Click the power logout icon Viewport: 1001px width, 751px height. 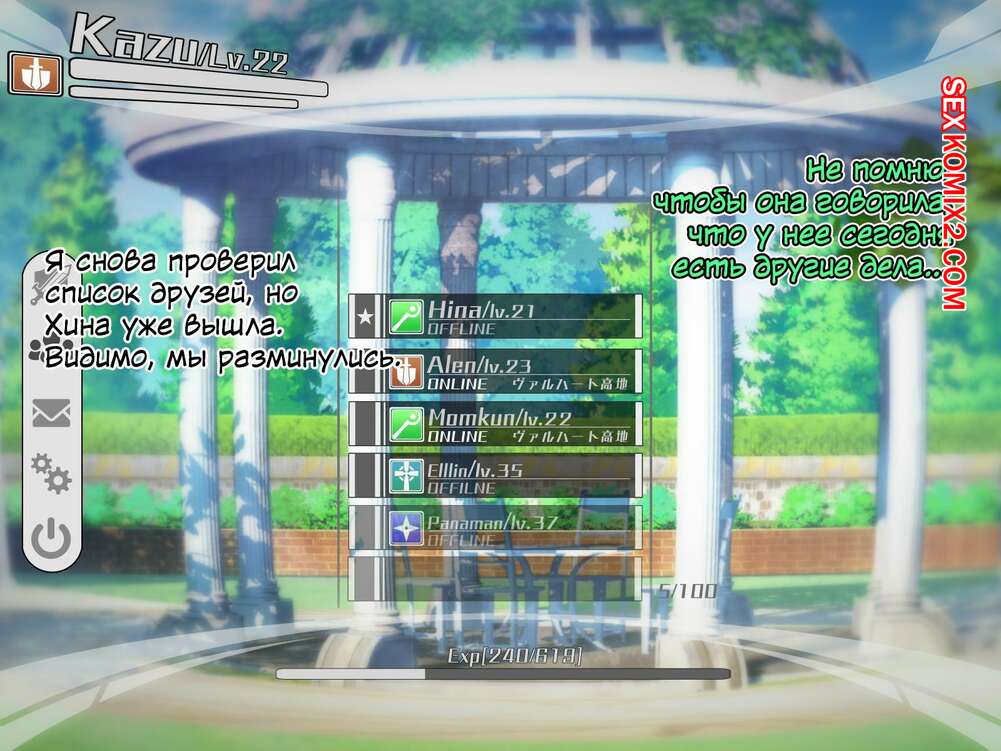point(51,540)
